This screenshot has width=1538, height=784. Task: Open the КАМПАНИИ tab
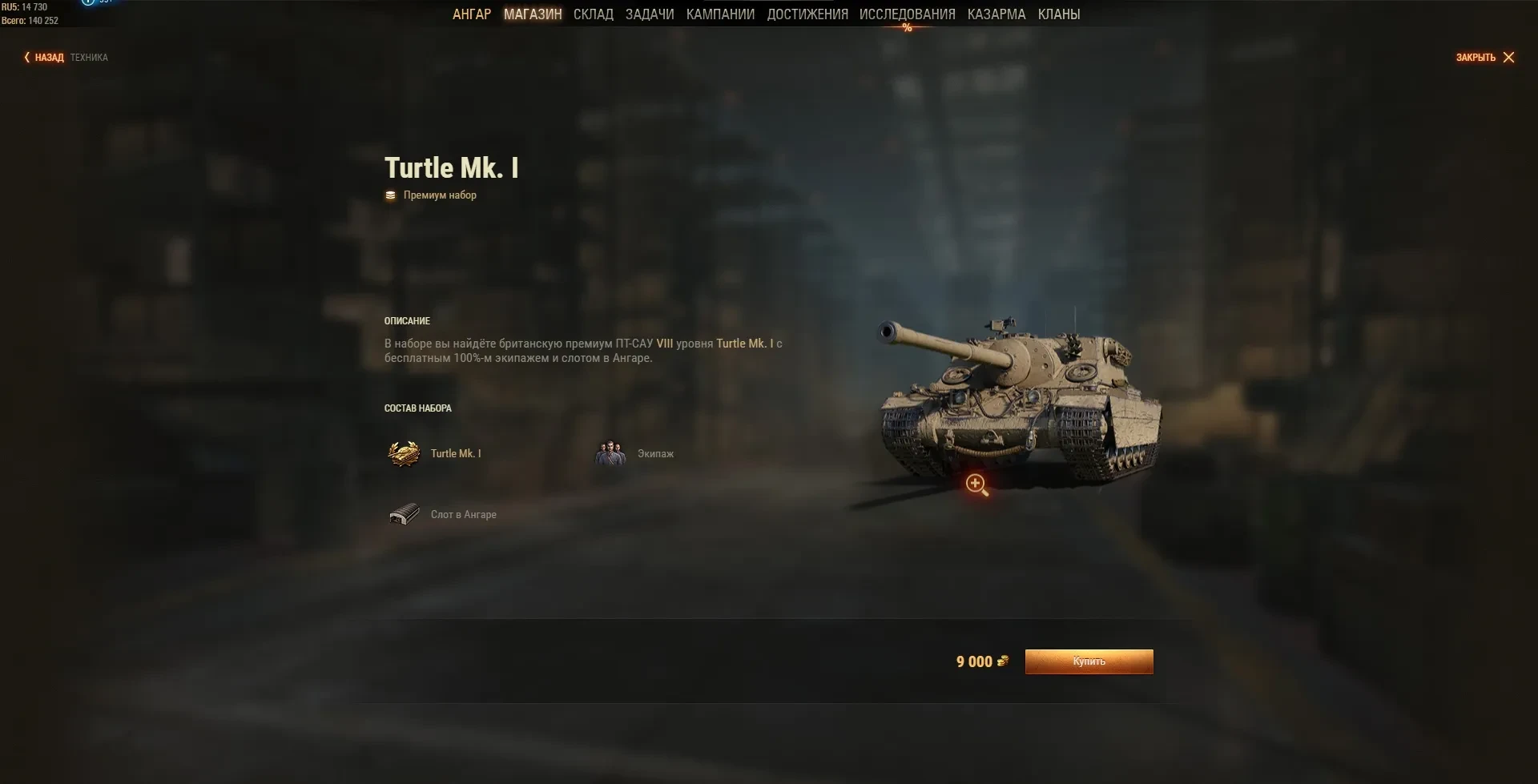720,14
